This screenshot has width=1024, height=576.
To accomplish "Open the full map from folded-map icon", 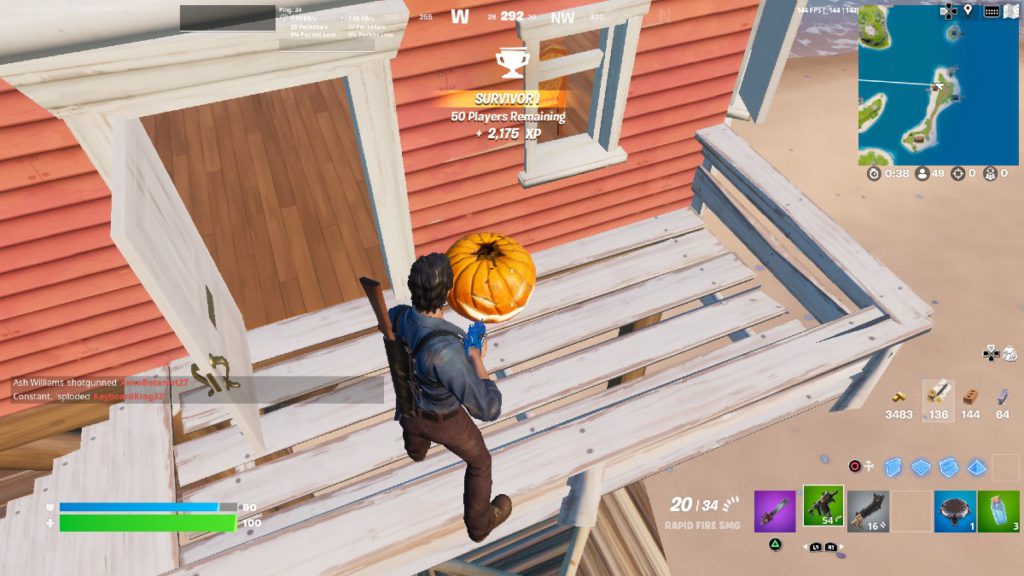I will 1014,11.
